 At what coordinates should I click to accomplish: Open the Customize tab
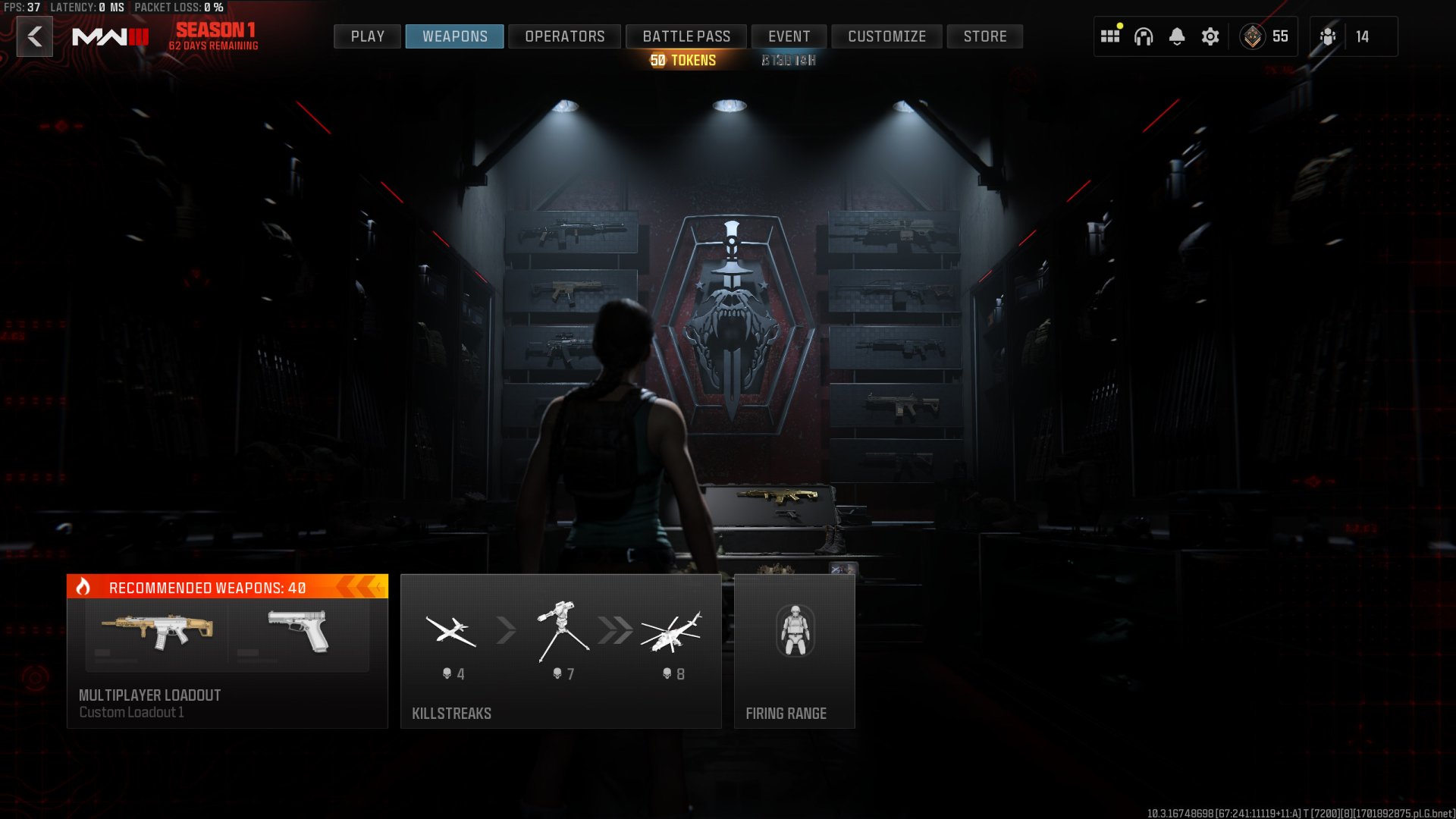pos(886,36)
